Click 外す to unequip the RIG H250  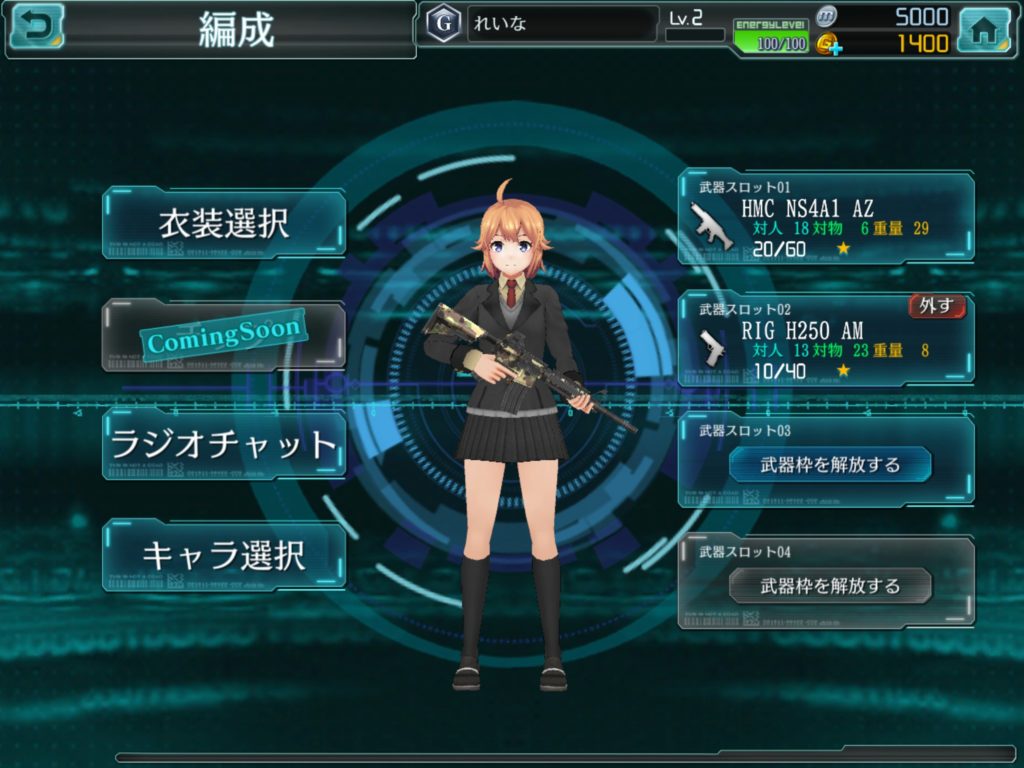tap(936, 306)
